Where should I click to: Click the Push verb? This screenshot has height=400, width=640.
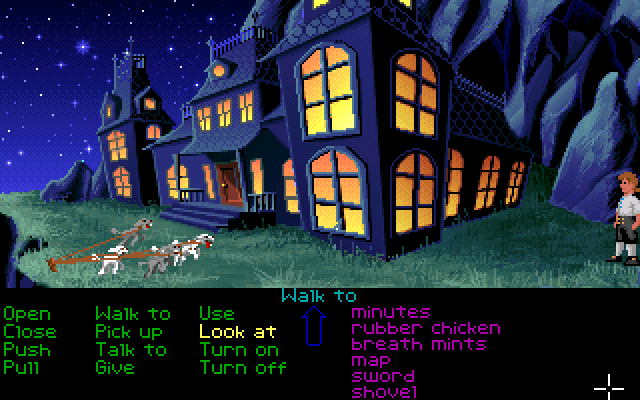click(x=26, y=350)
